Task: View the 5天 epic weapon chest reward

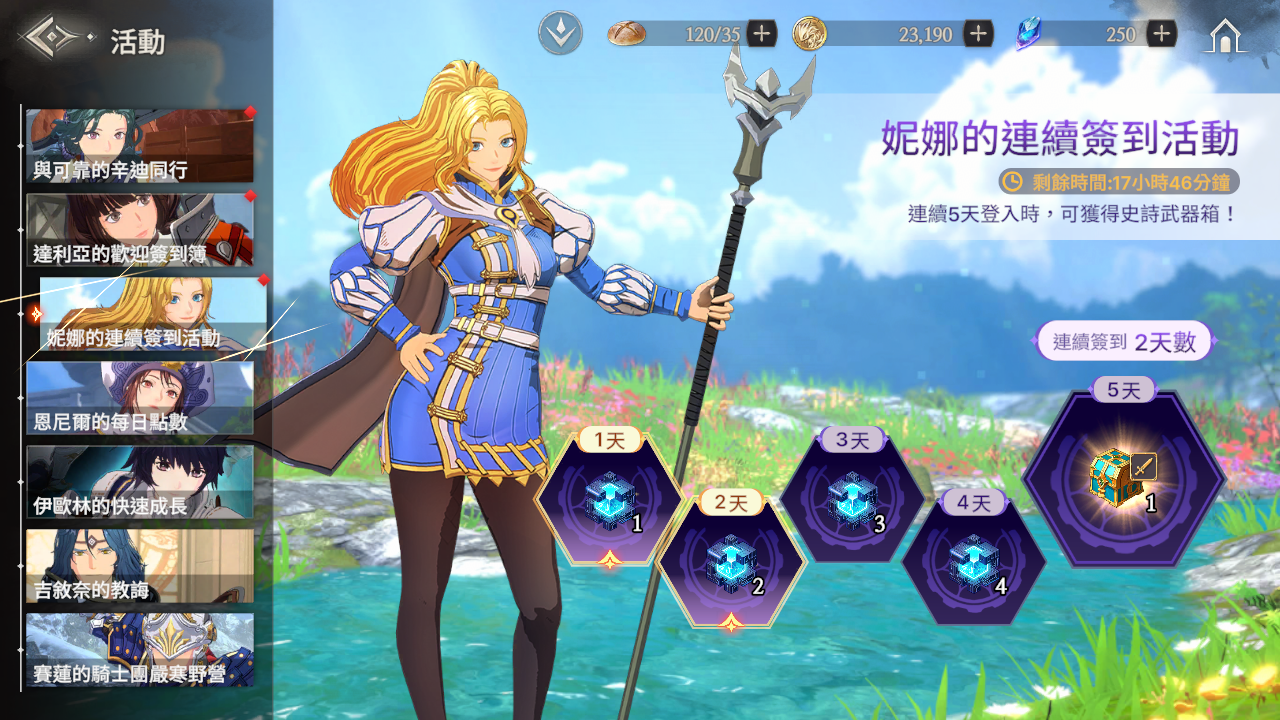Action: coord(1123,480)
